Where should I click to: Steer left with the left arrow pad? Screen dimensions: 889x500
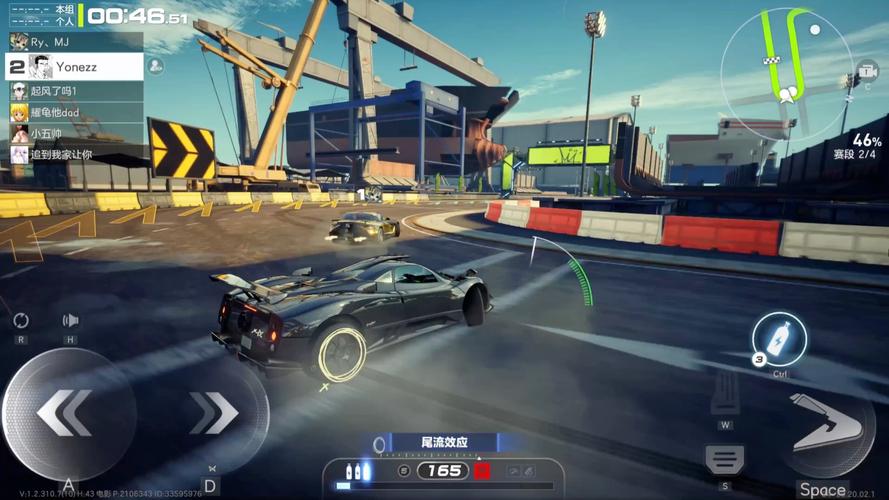67,413
